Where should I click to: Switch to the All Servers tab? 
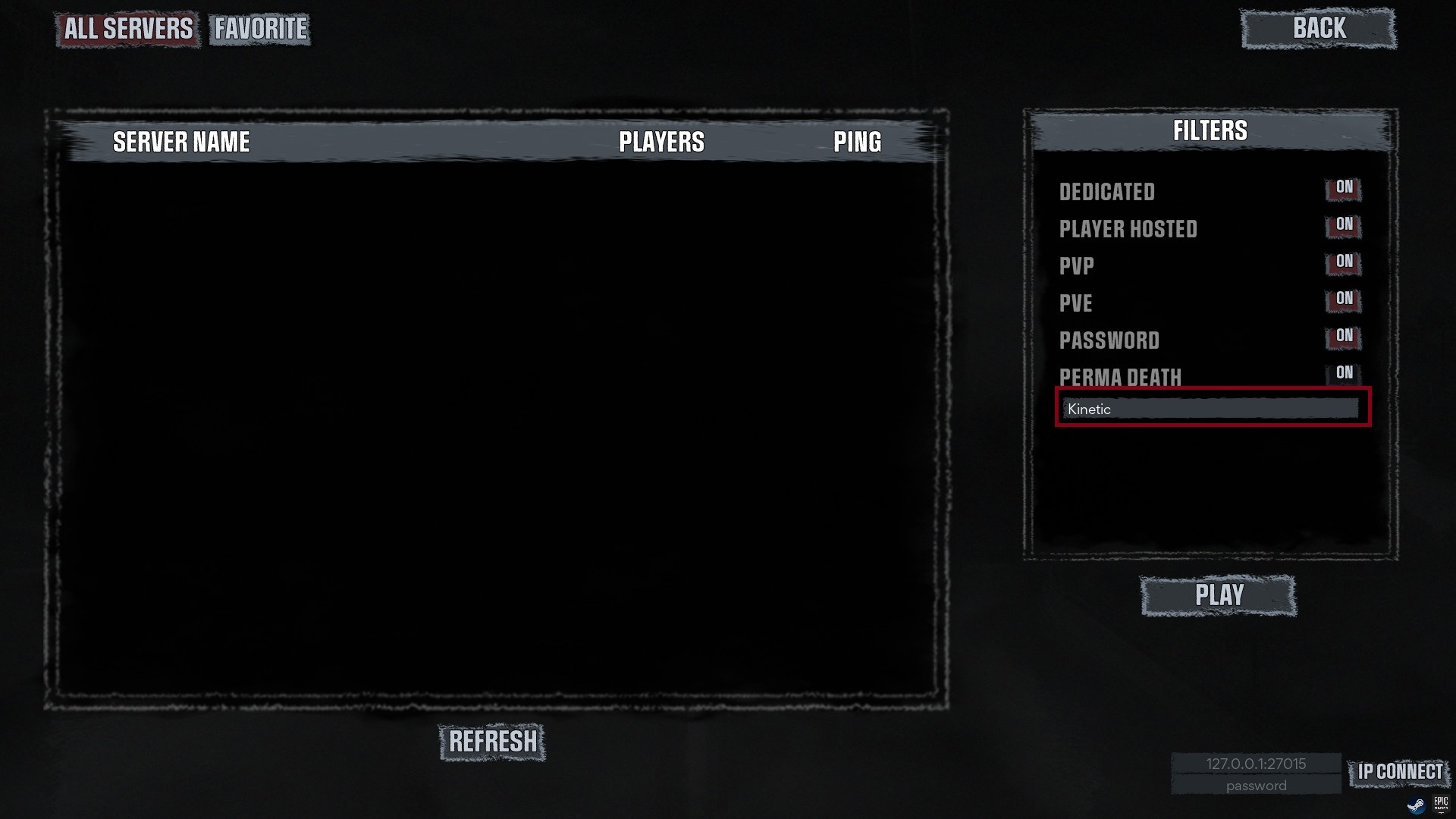pyautogui.click(x=128, y=29)
